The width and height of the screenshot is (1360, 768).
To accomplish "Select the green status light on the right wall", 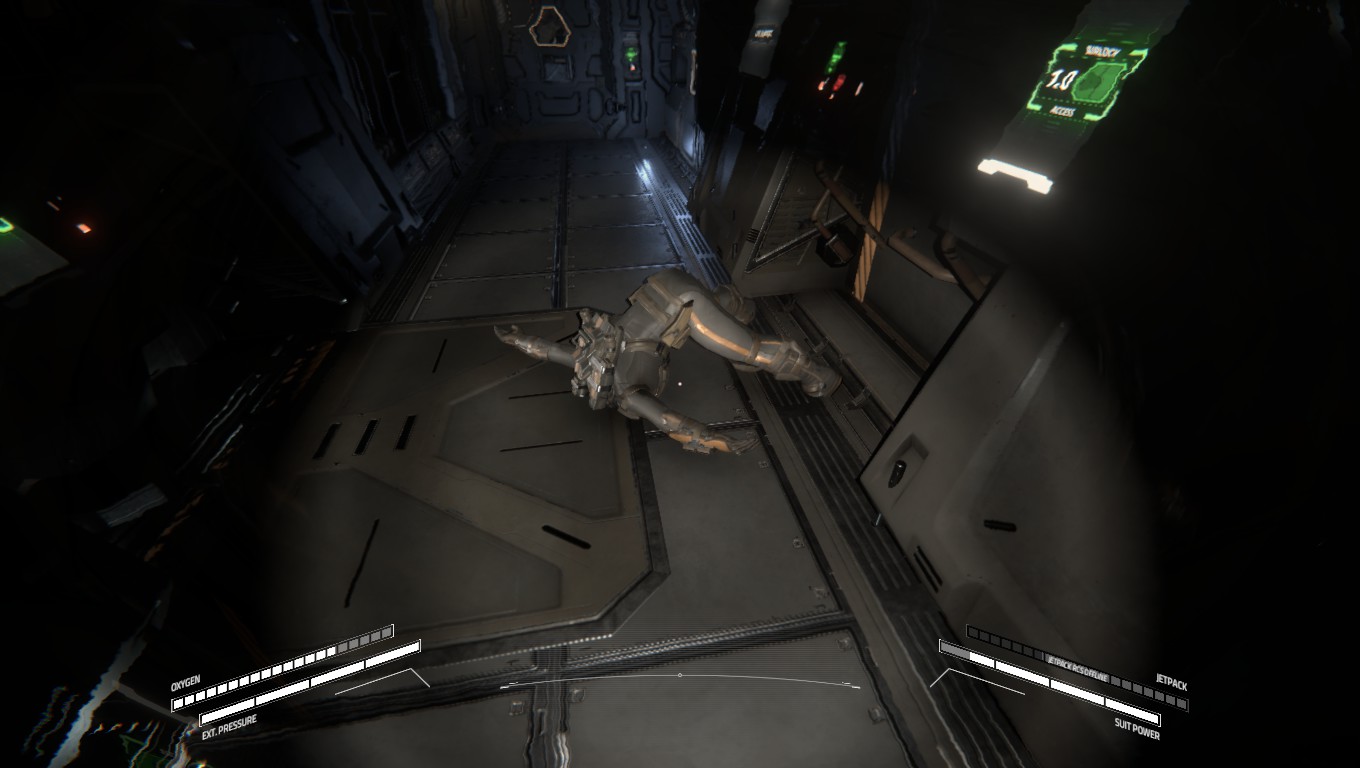I will (x=836, y=57).
